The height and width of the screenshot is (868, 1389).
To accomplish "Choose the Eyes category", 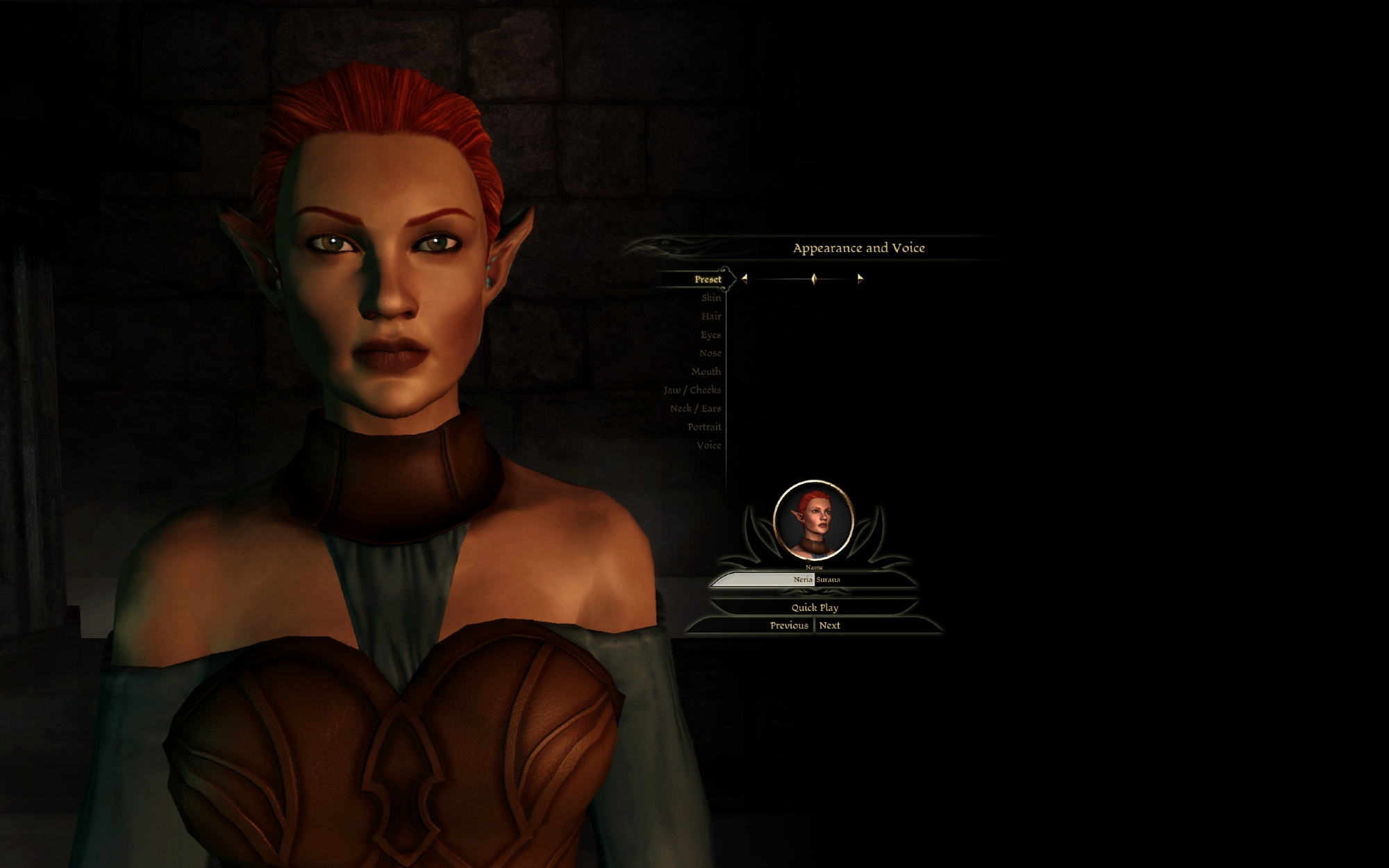I will (x=710, y=335).
